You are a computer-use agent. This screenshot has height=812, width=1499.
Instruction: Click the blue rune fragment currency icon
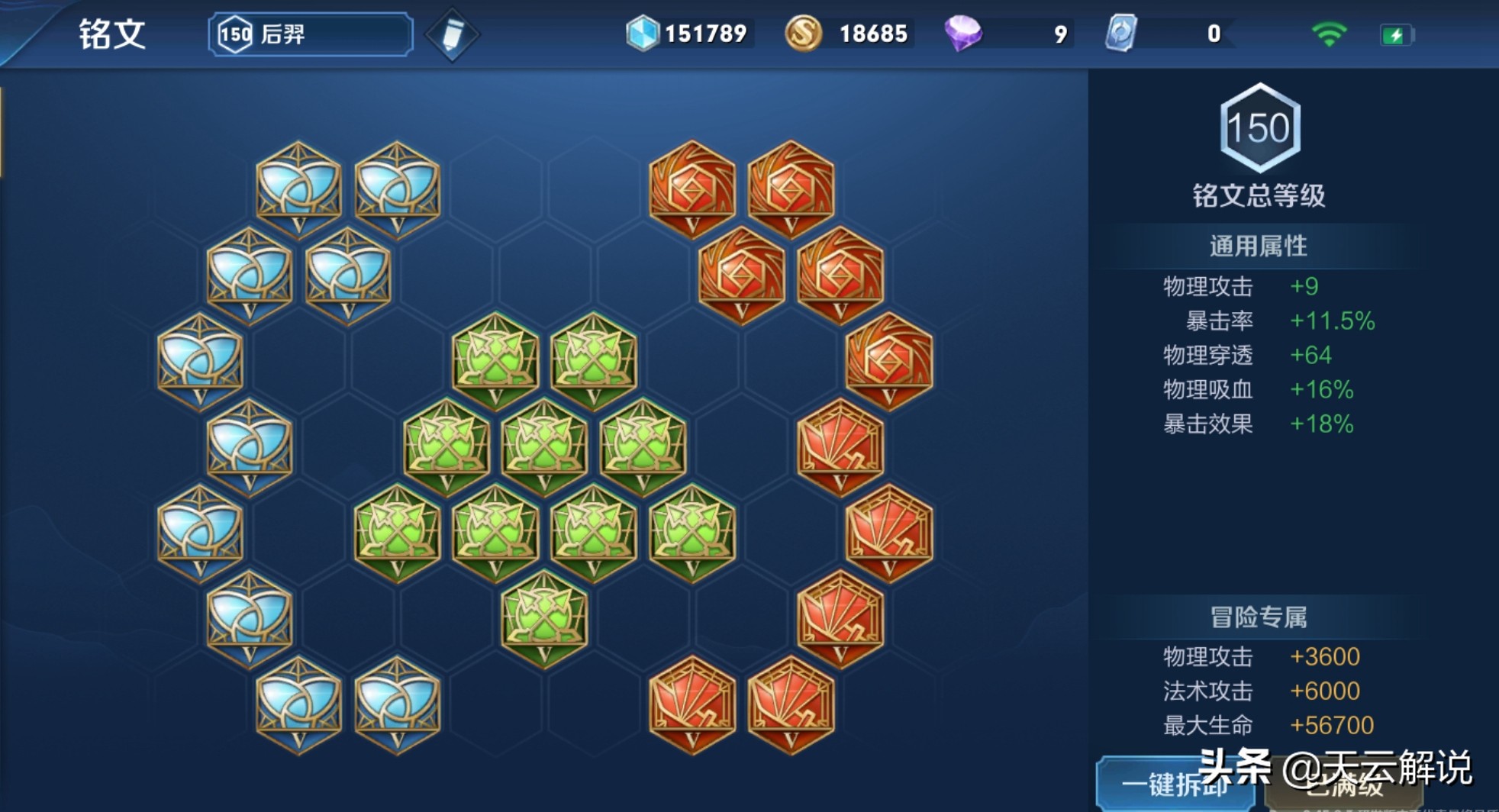pyautogui.click(x=643, y=34)
